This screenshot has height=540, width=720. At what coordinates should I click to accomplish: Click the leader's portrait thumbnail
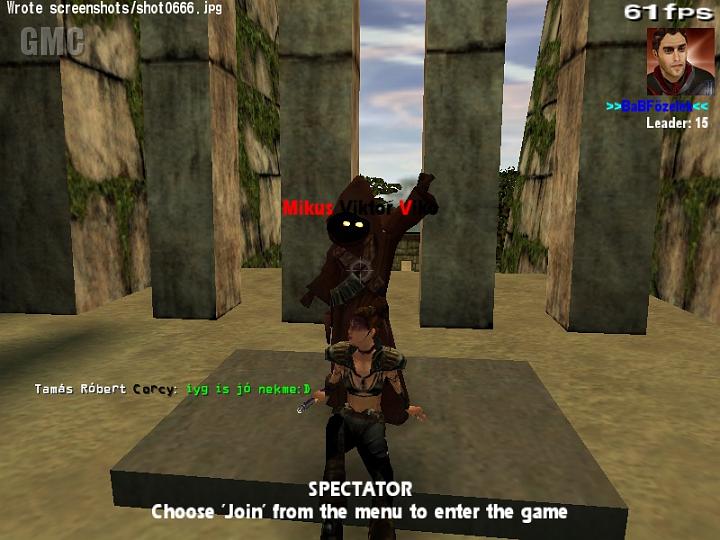680,61
